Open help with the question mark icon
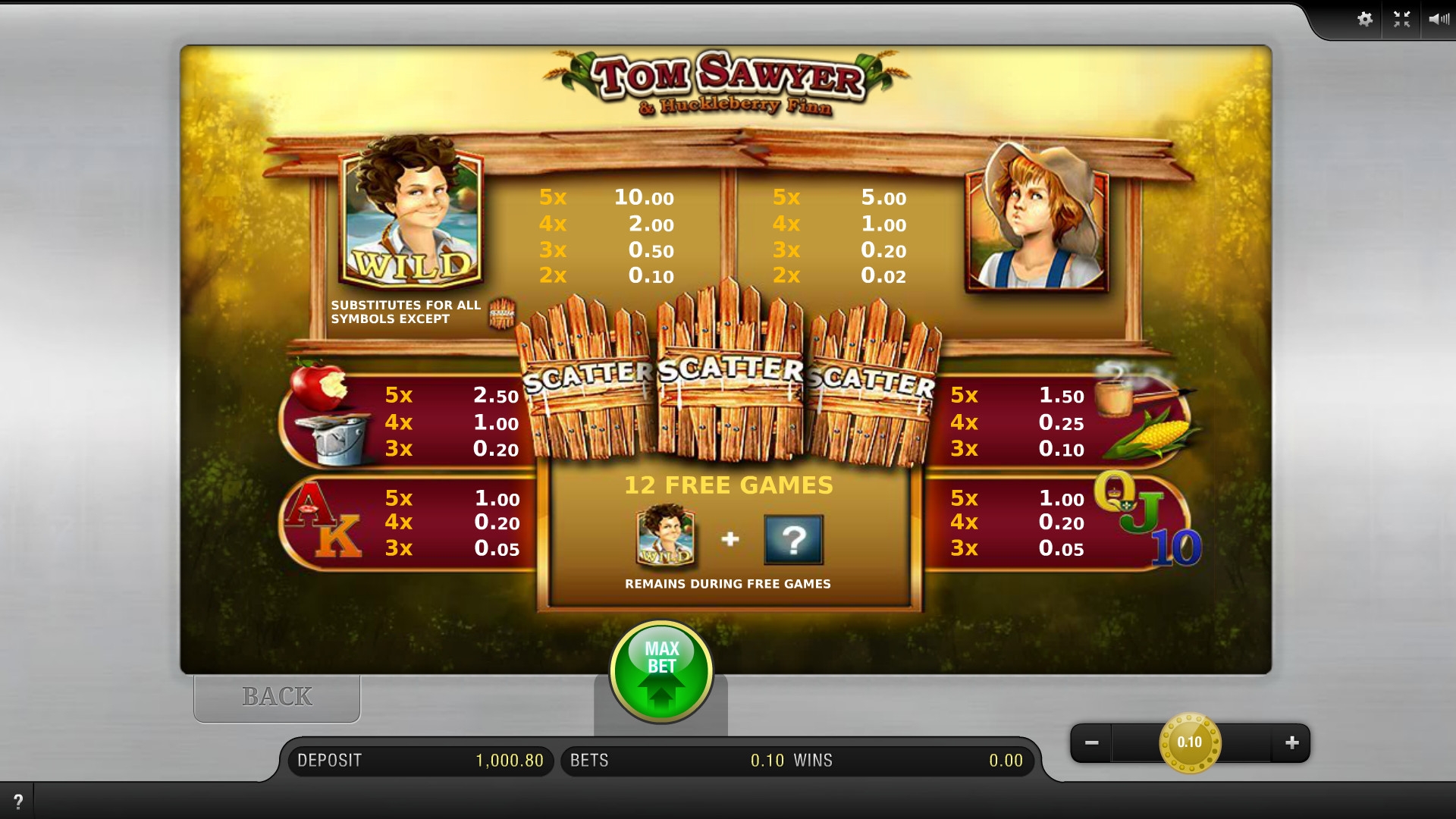 18,801
